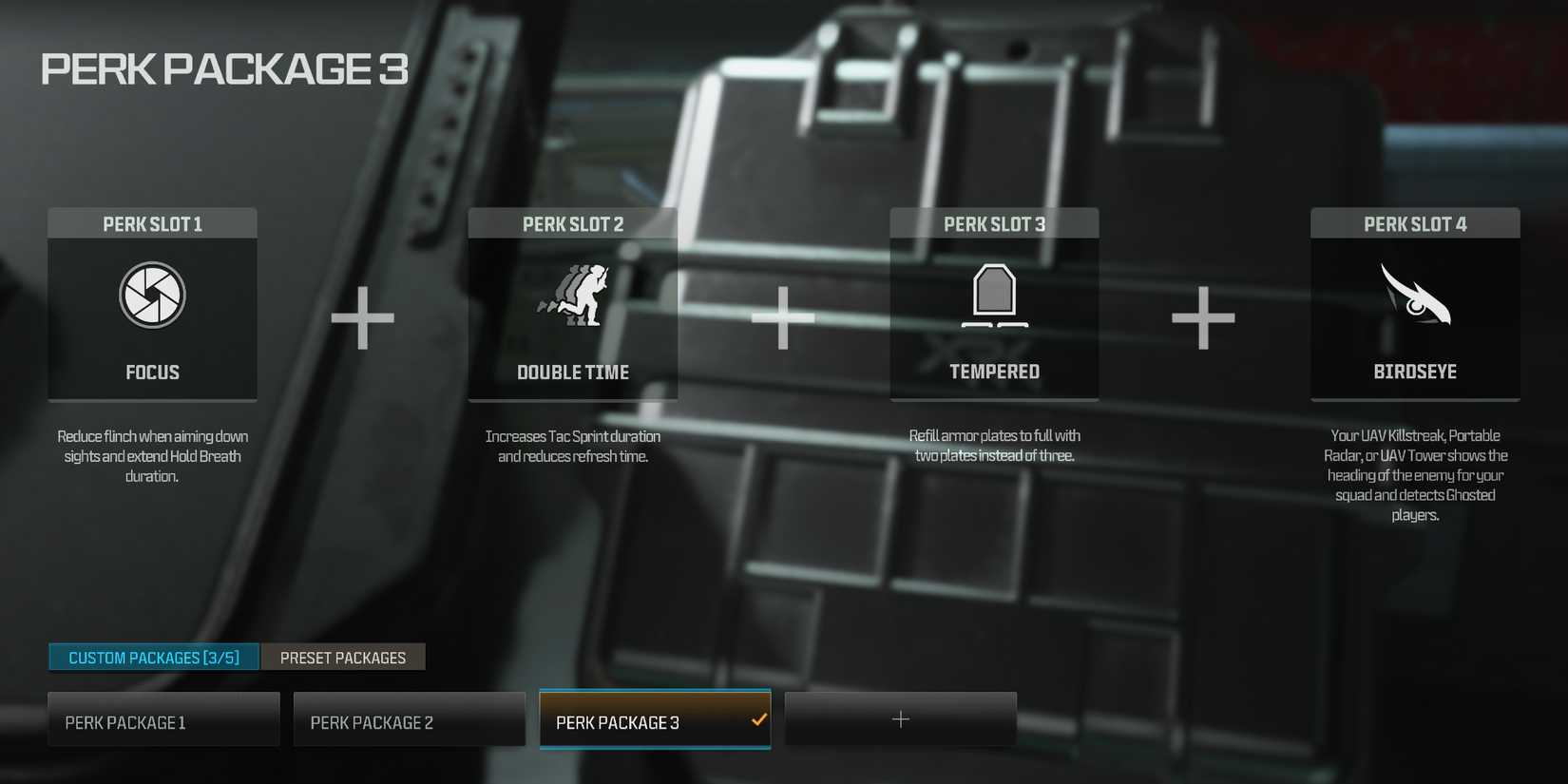The image size is (1568, 784).
Task: Open the Perk Slot 1 header
Action: 152,223
